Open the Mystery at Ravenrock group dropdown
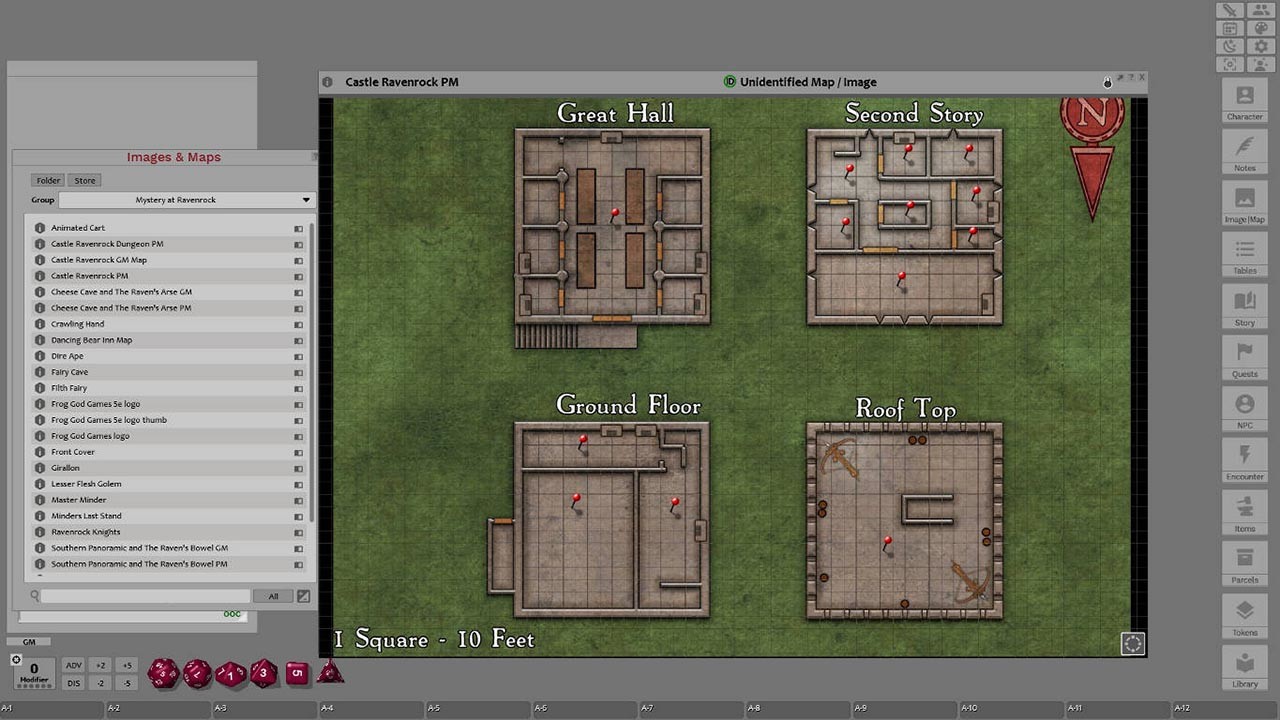This screenshot has width=1280, height=720. (x=188, y=199)
